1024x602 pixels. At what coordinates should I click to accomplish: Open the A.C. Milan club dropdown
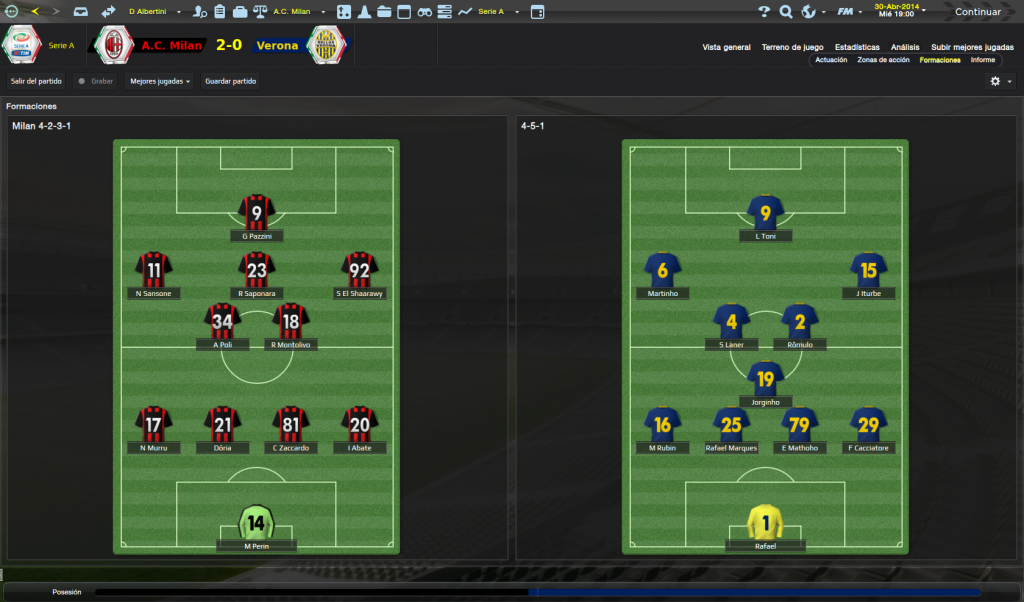coord(299,12)
